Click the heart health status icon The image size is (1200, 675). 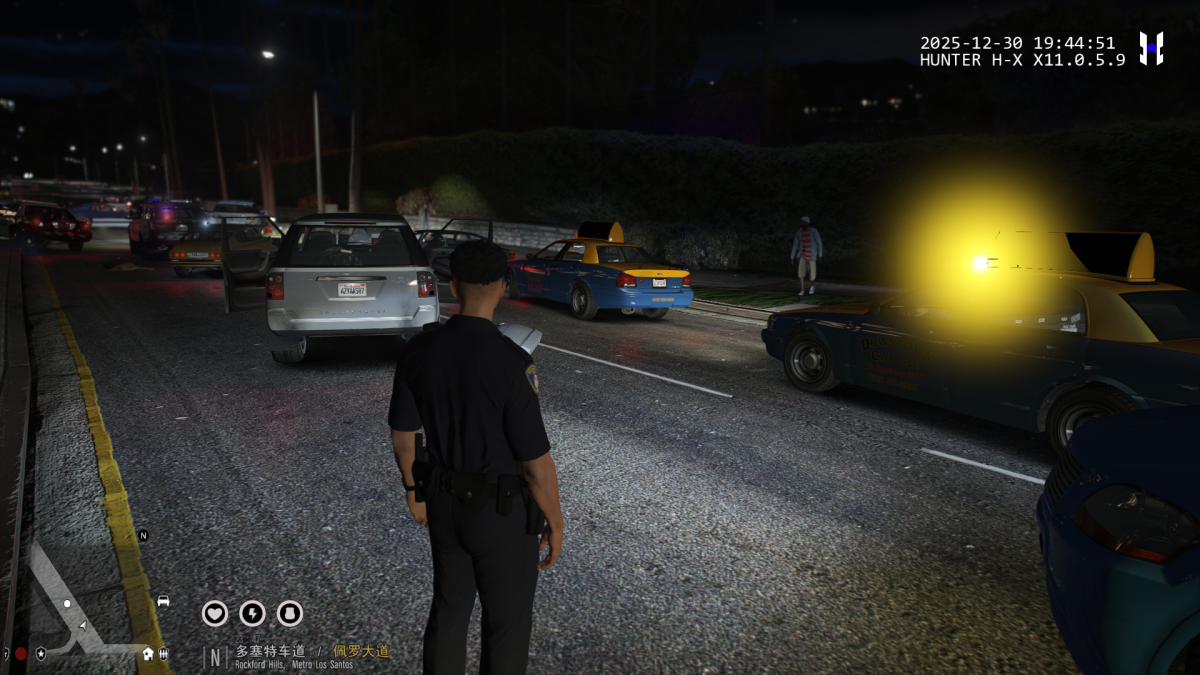click(x=215, y=613)
